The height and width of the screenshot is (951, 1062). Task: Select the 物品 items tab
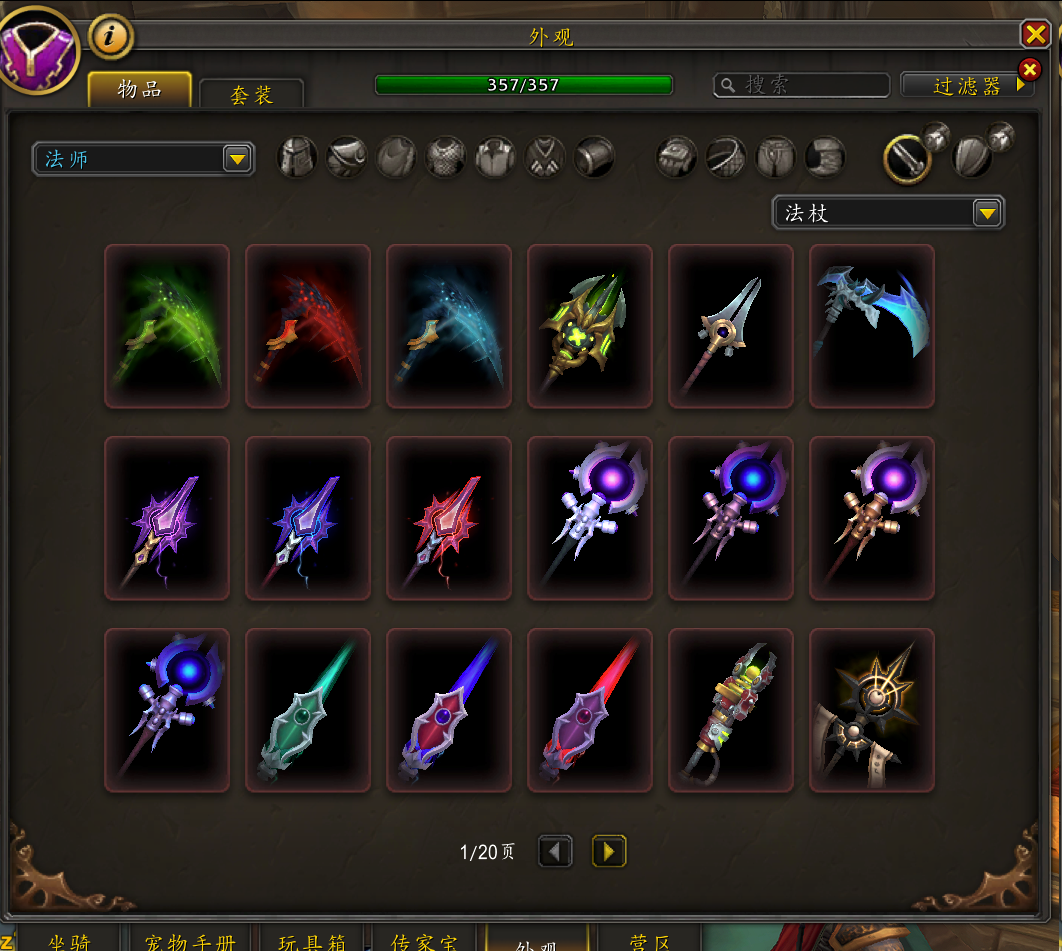(x=140, y=90)
